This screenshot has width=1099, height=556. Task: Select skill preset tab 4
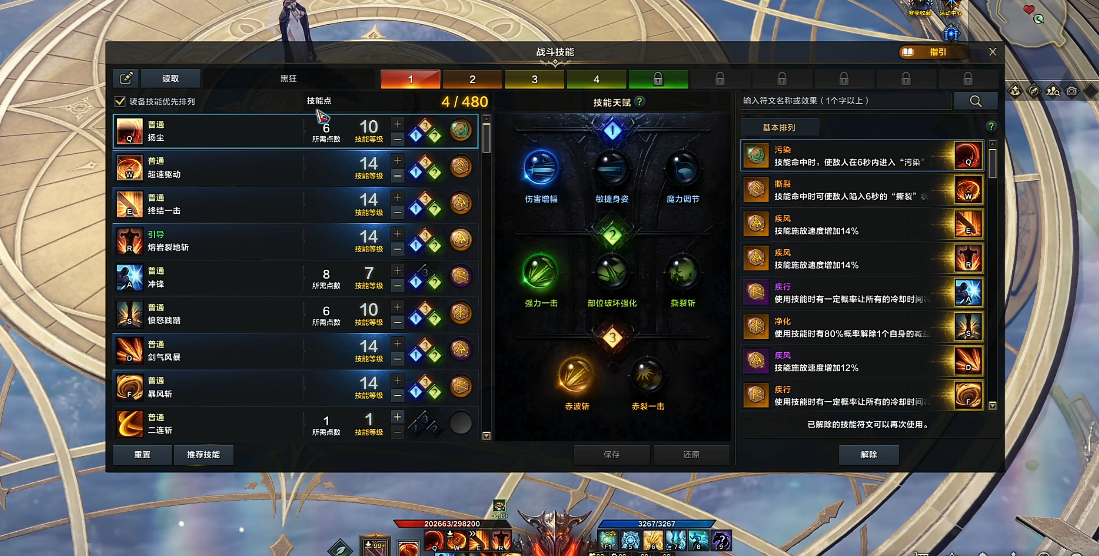pos(596,79)
